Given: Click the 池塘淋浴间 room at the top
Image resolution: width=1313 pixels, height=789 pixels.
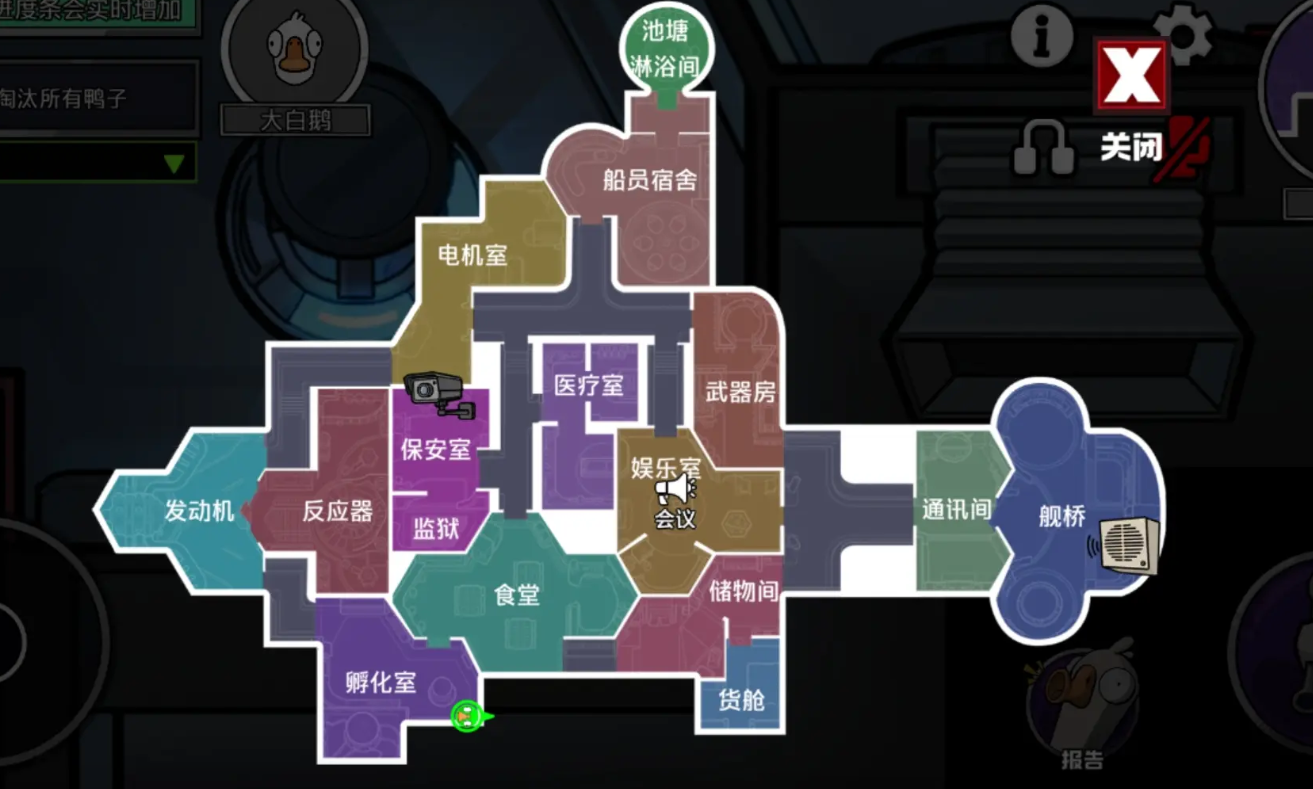Looking at the screenshot, I should [x=664, y=45].
